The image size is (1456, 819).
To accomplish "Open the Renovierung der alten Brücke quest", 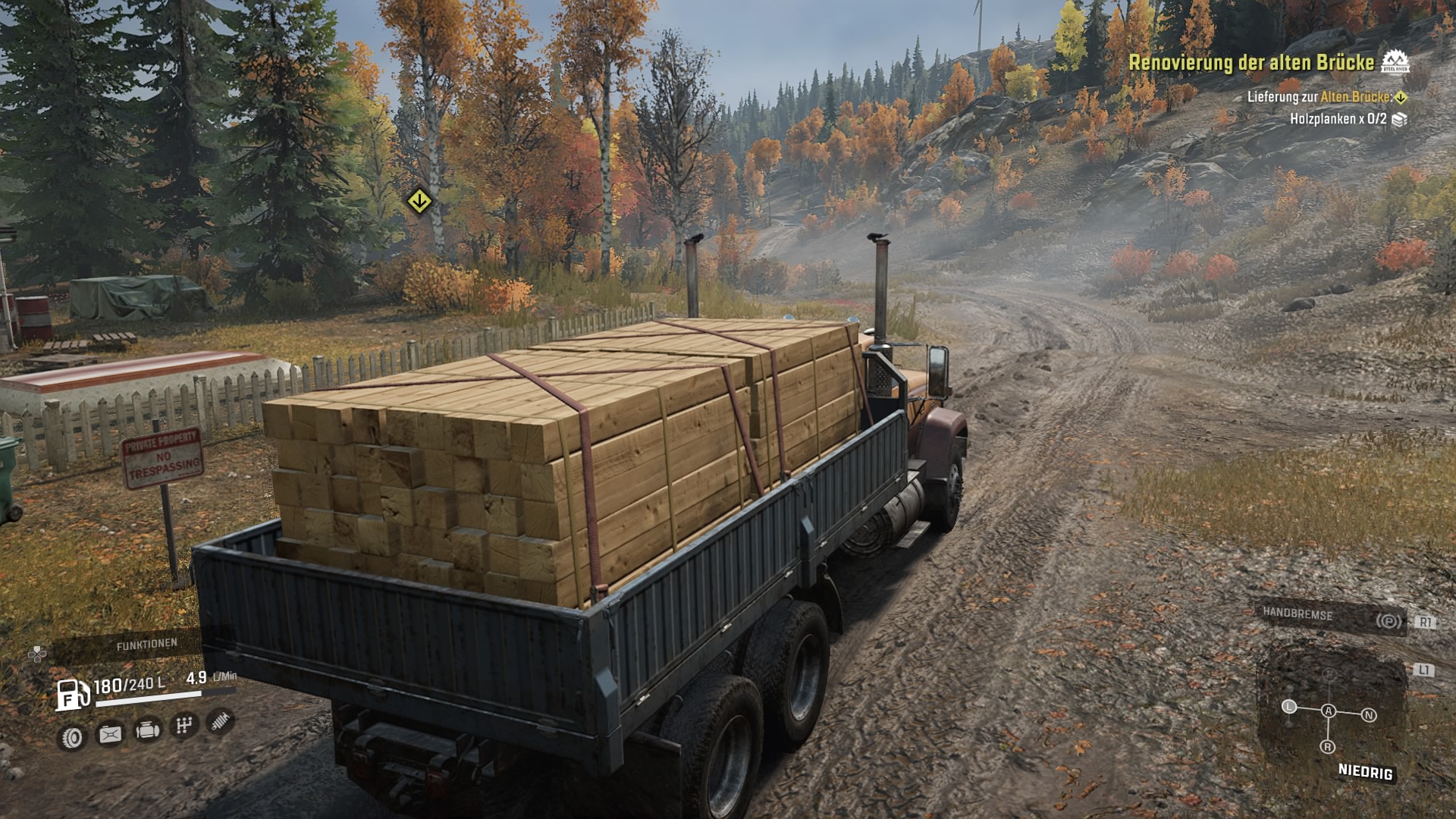I will tap(1251, 63).
